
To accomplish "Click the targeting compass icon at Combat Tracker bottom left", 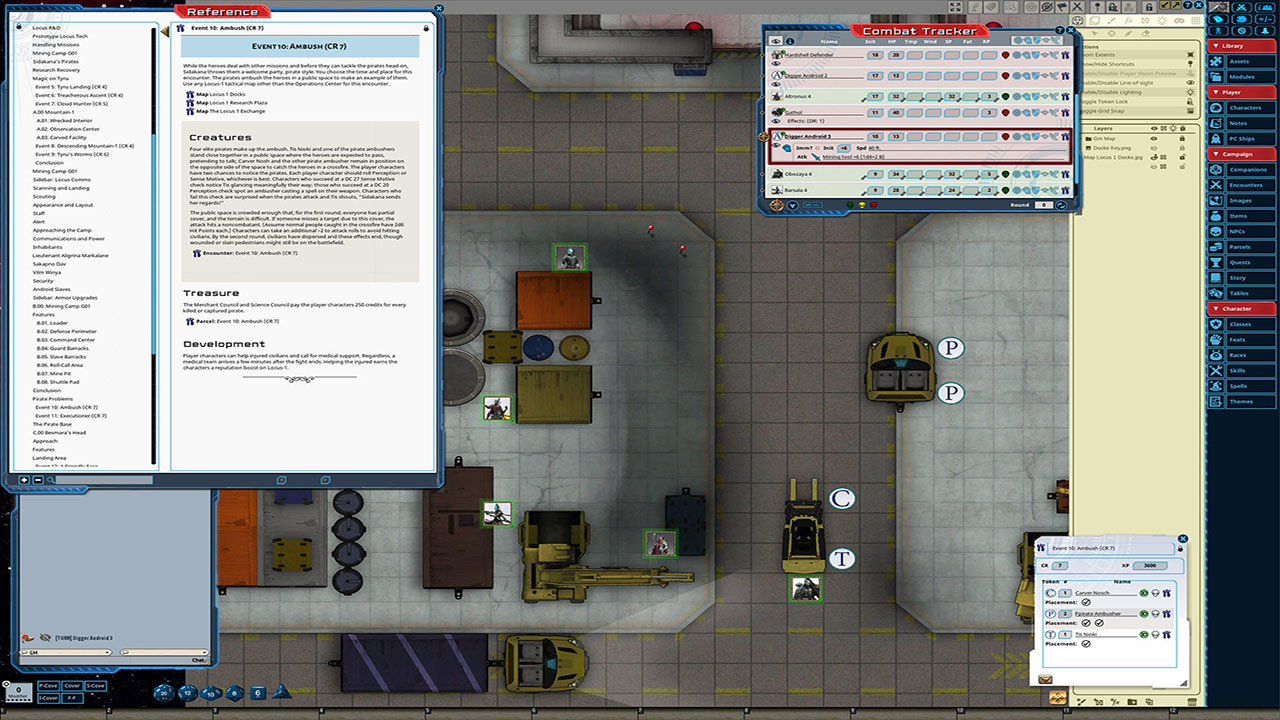I will [x=777, y=205].
